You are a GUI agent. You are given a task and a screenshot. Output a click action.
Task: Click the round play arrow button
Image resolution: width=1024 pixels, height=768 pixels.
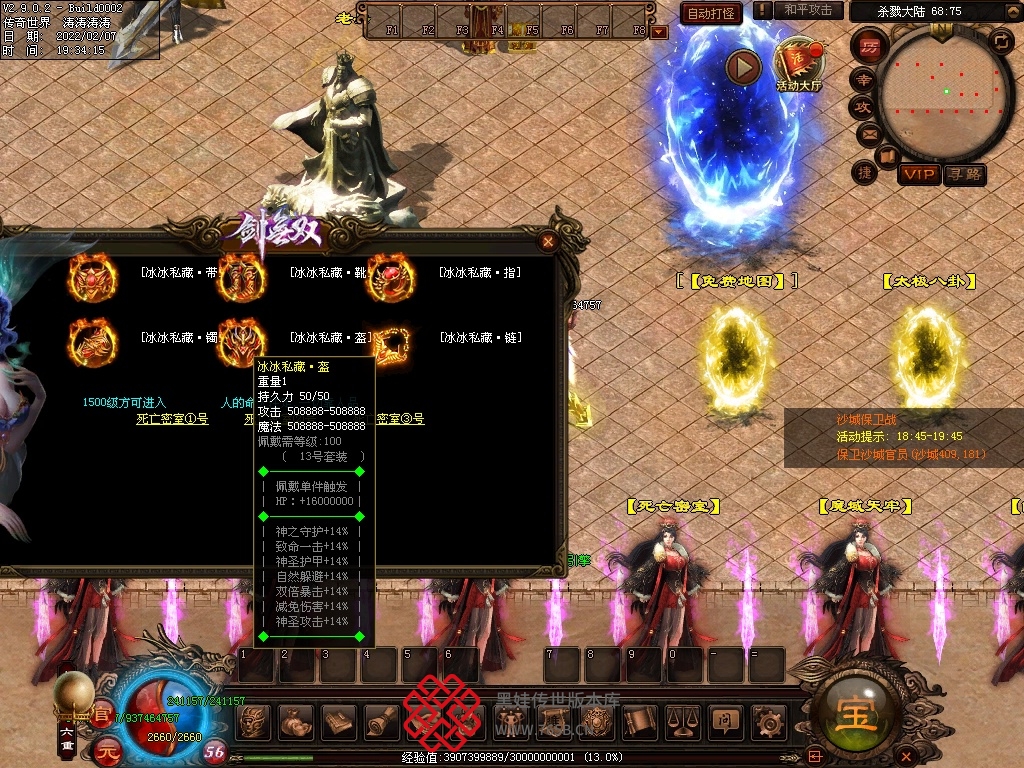[743, 67]
